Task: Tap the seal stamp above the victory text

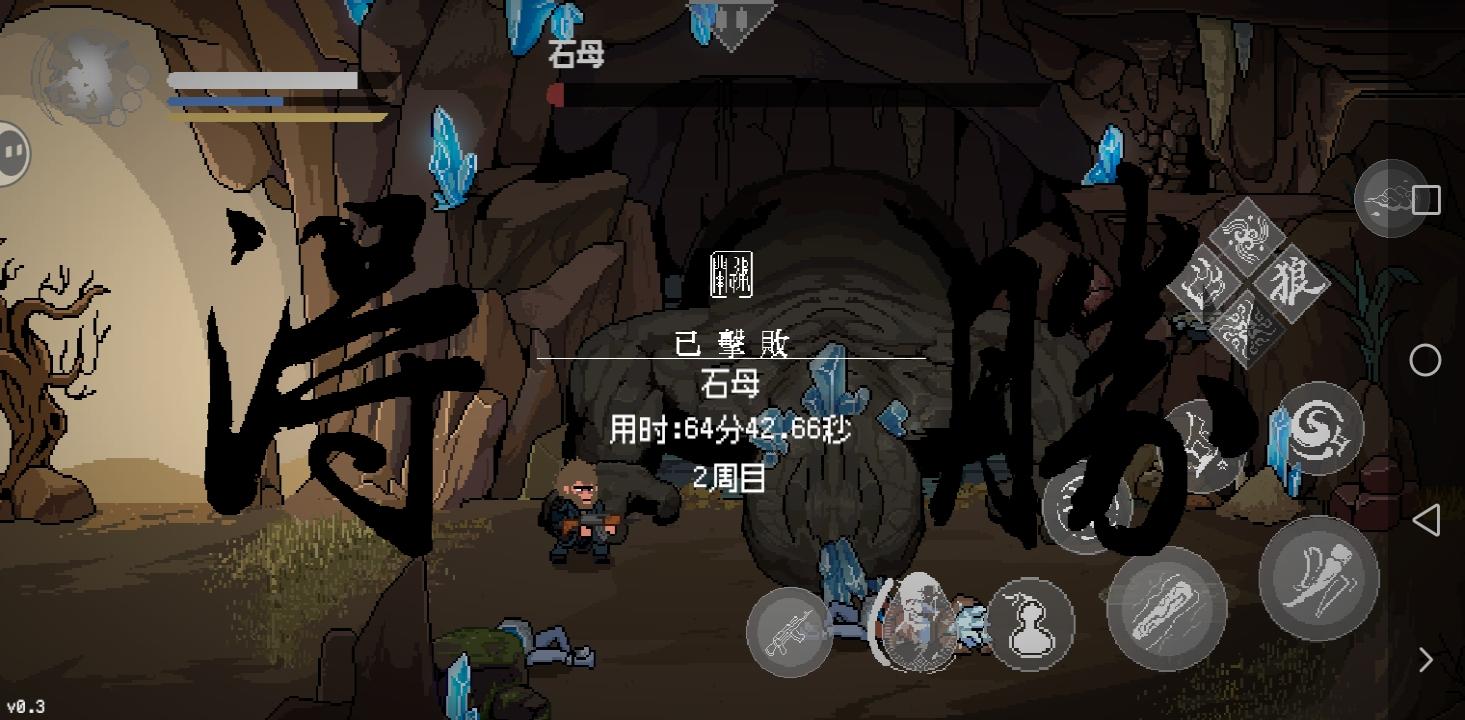Action: point(730,275)
